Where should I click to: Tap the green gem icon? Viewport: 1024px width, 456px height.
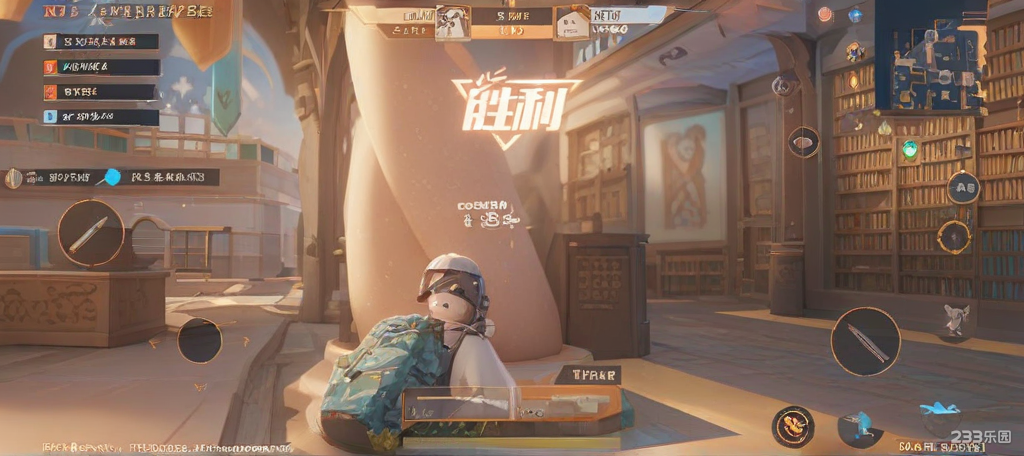(x=909, y=150)
